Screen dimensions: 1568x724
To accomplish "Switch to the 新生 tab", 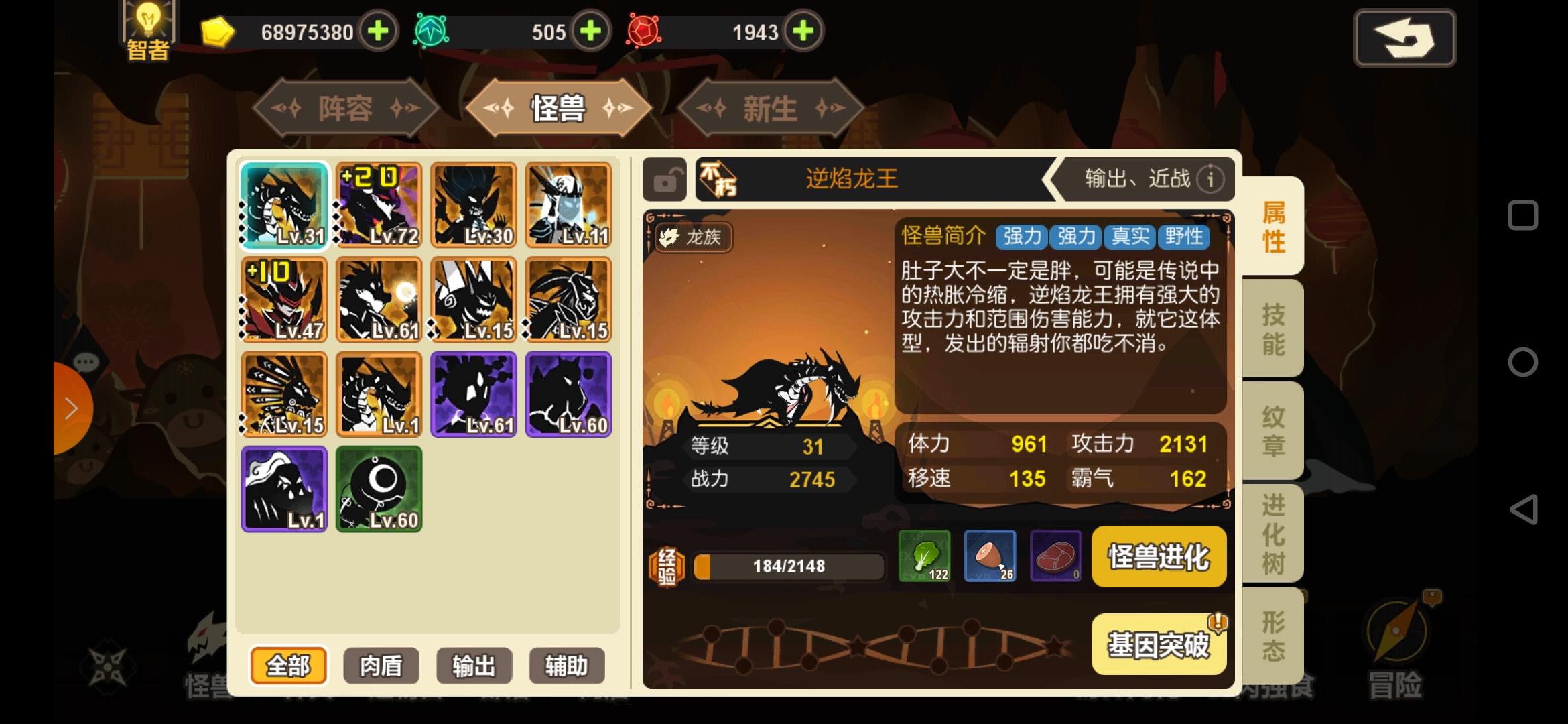I will point(768,109).
